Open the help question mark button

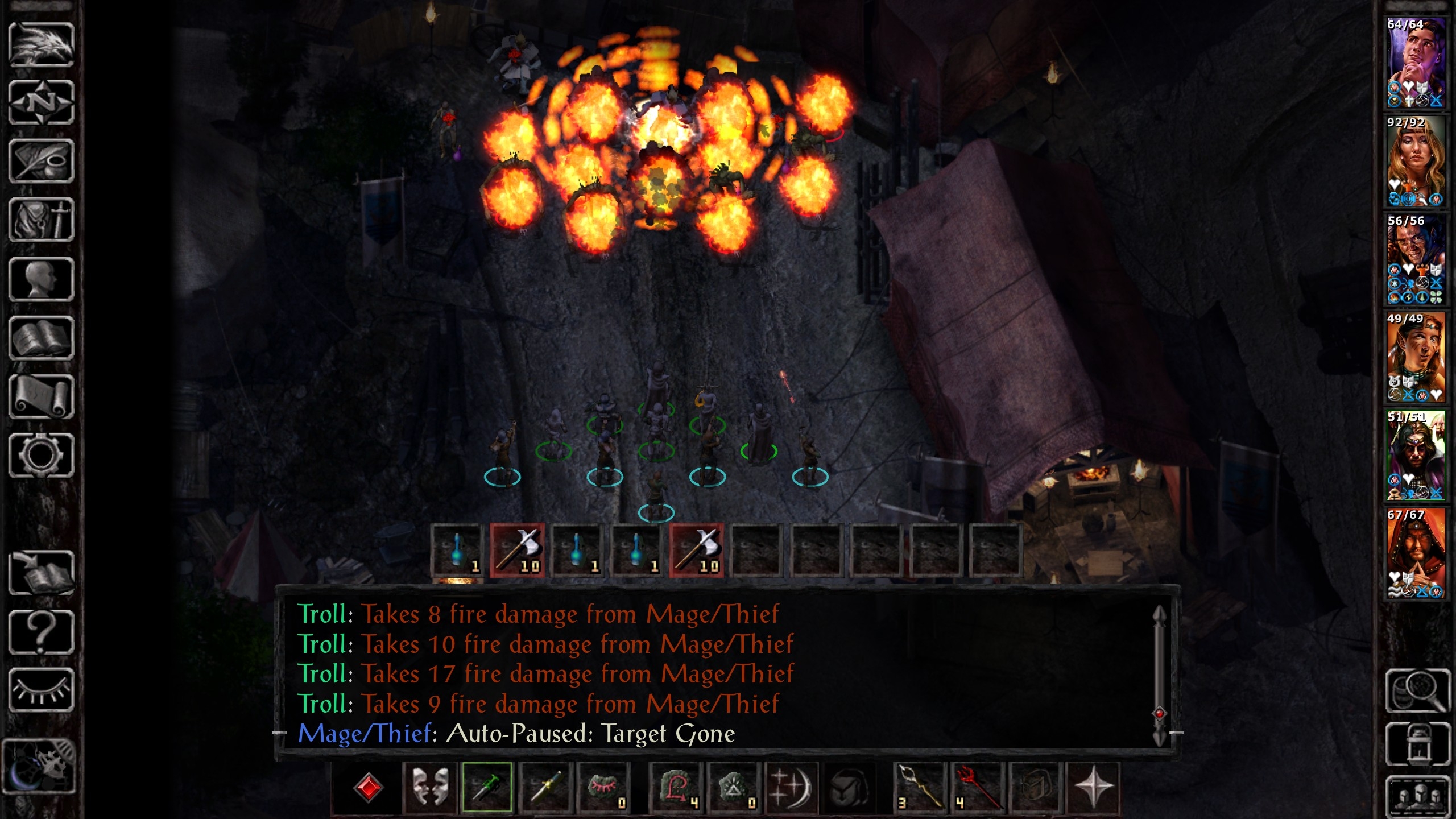pos(41,632)
